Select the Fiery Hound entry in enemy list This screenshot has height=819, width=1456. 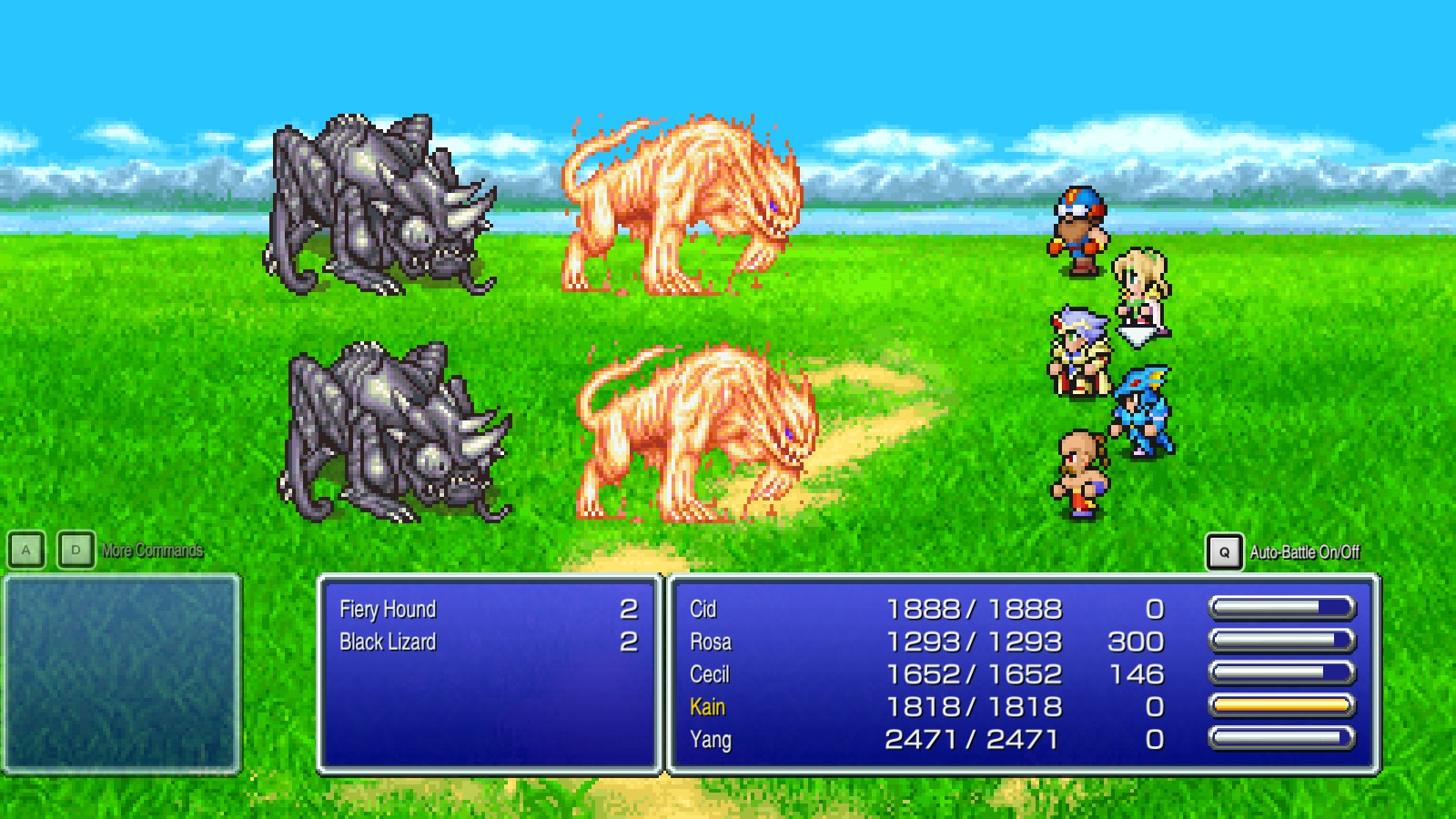387,608
